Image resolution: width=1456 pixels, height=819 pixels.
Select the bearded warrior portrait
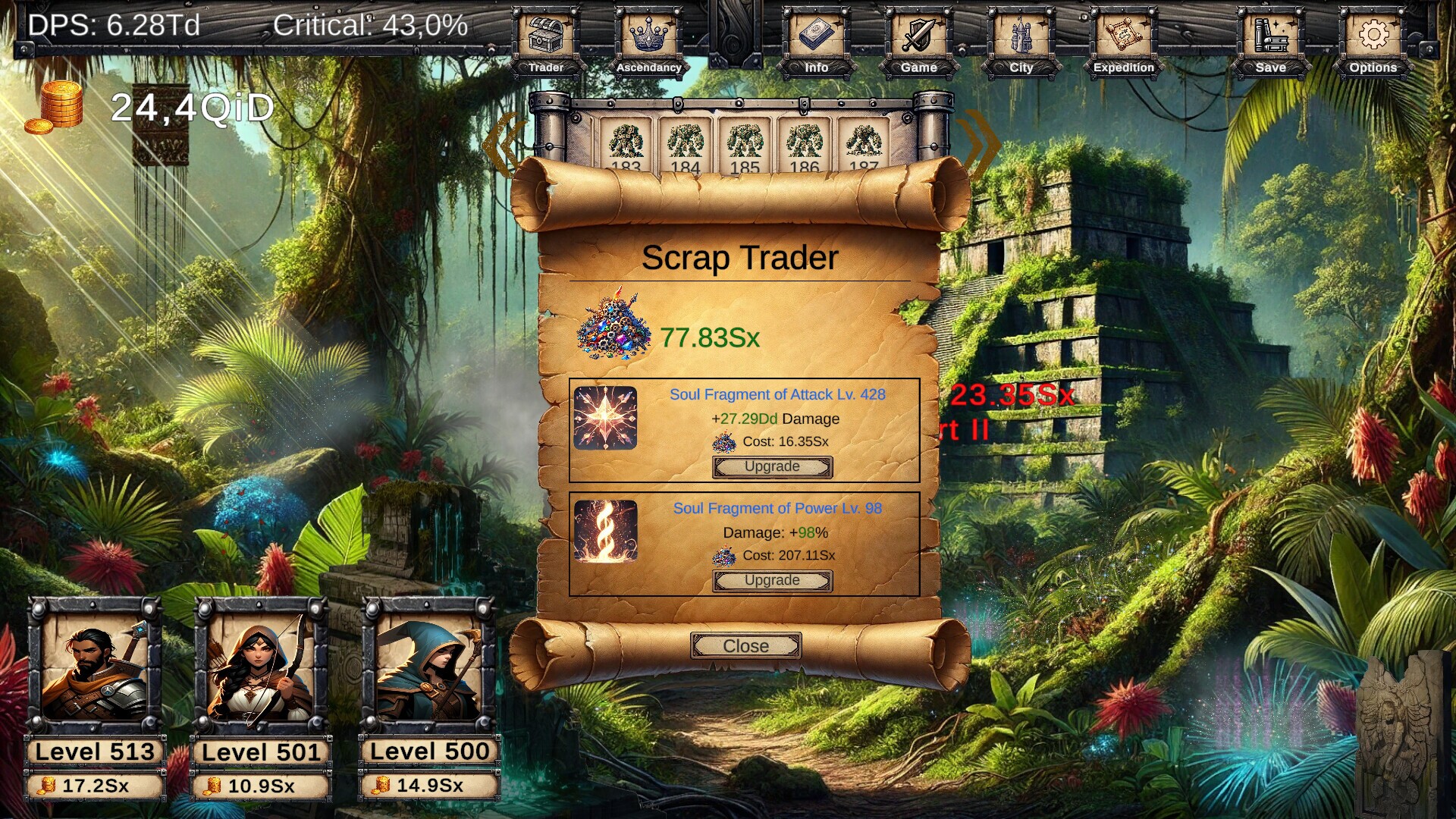point(95,667)
